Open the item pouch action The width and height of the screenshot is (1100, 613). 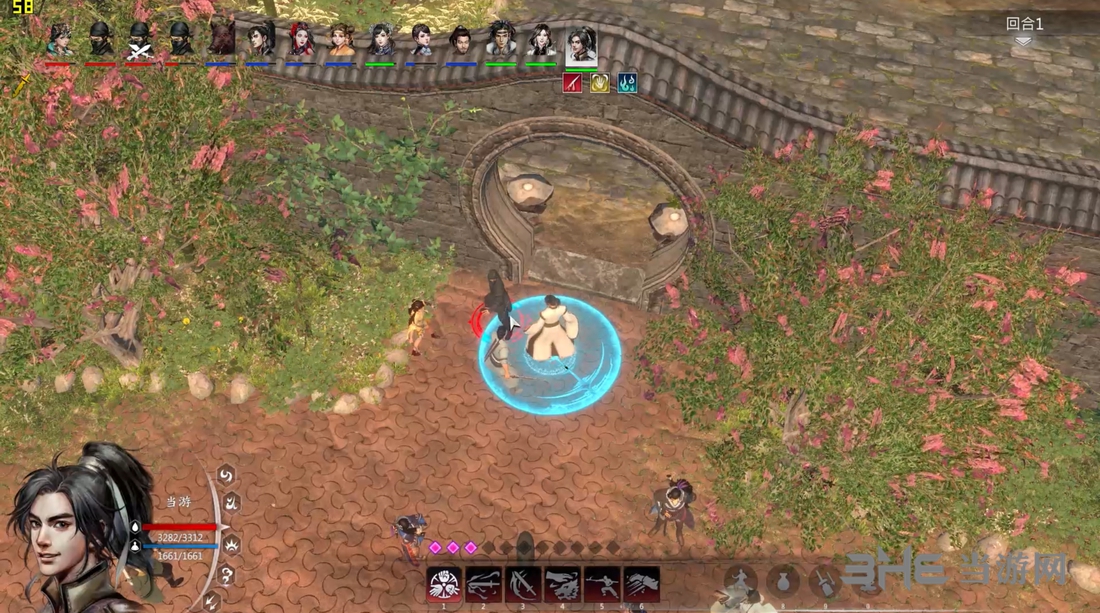[783, 581]
